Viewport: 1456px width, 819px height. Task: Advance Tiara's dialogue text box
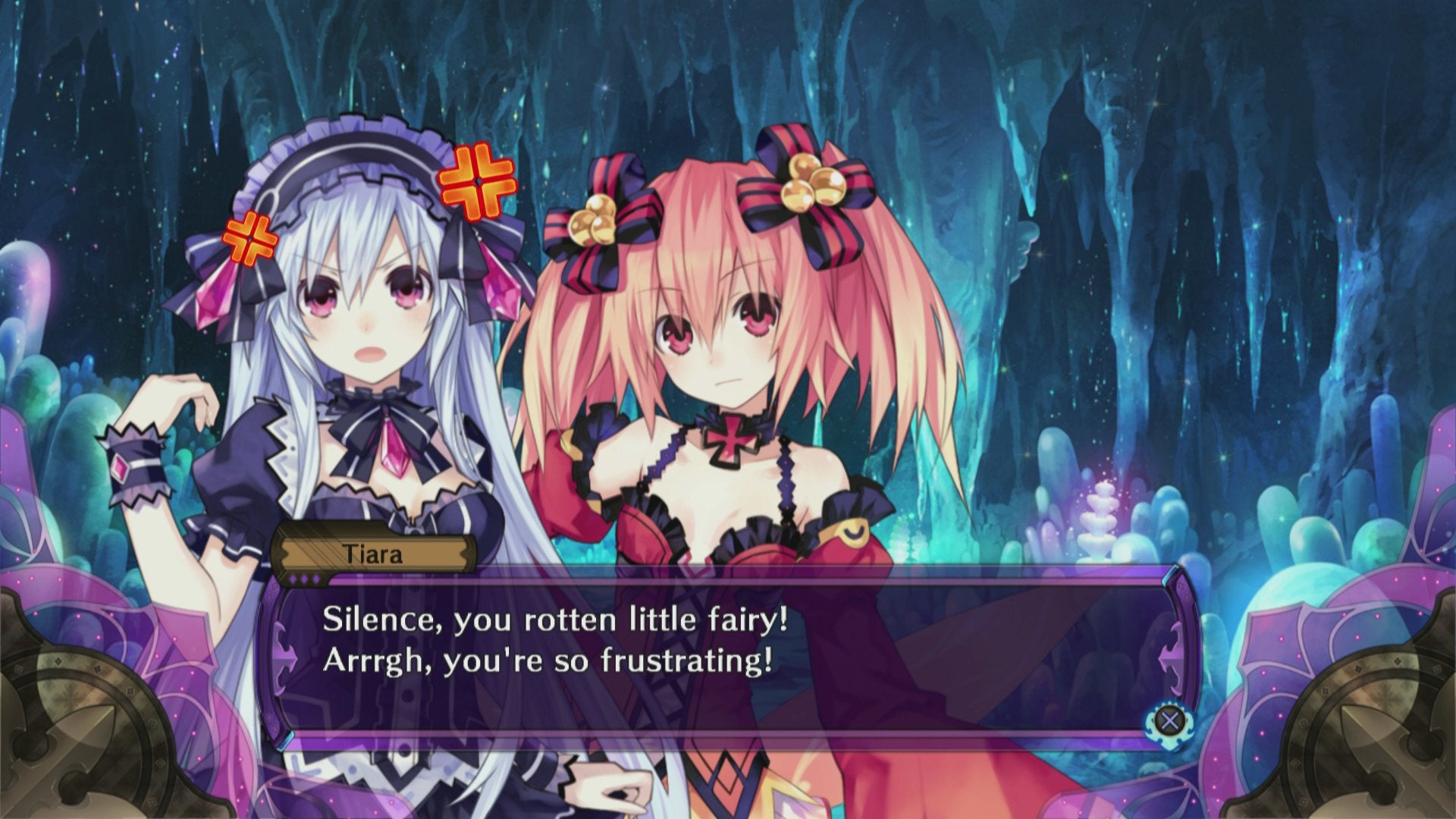point(1169,720)
